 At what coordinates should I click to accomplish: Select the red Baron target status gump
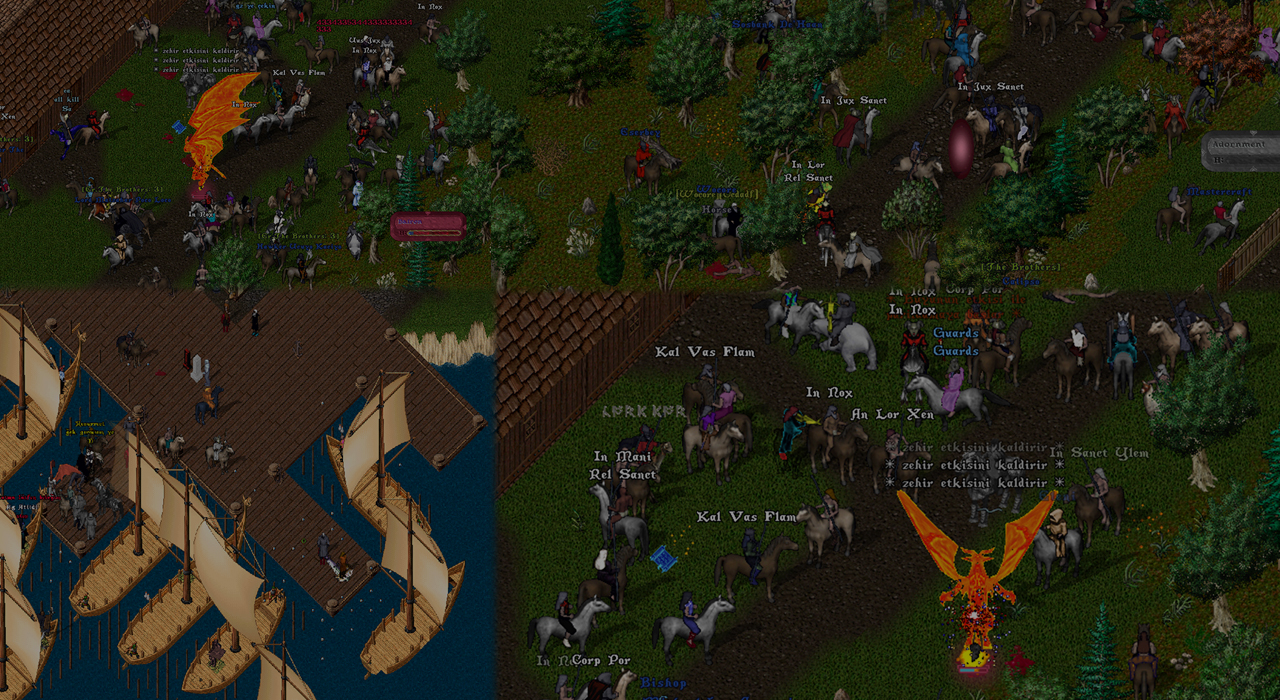click(x=428, y=227)
